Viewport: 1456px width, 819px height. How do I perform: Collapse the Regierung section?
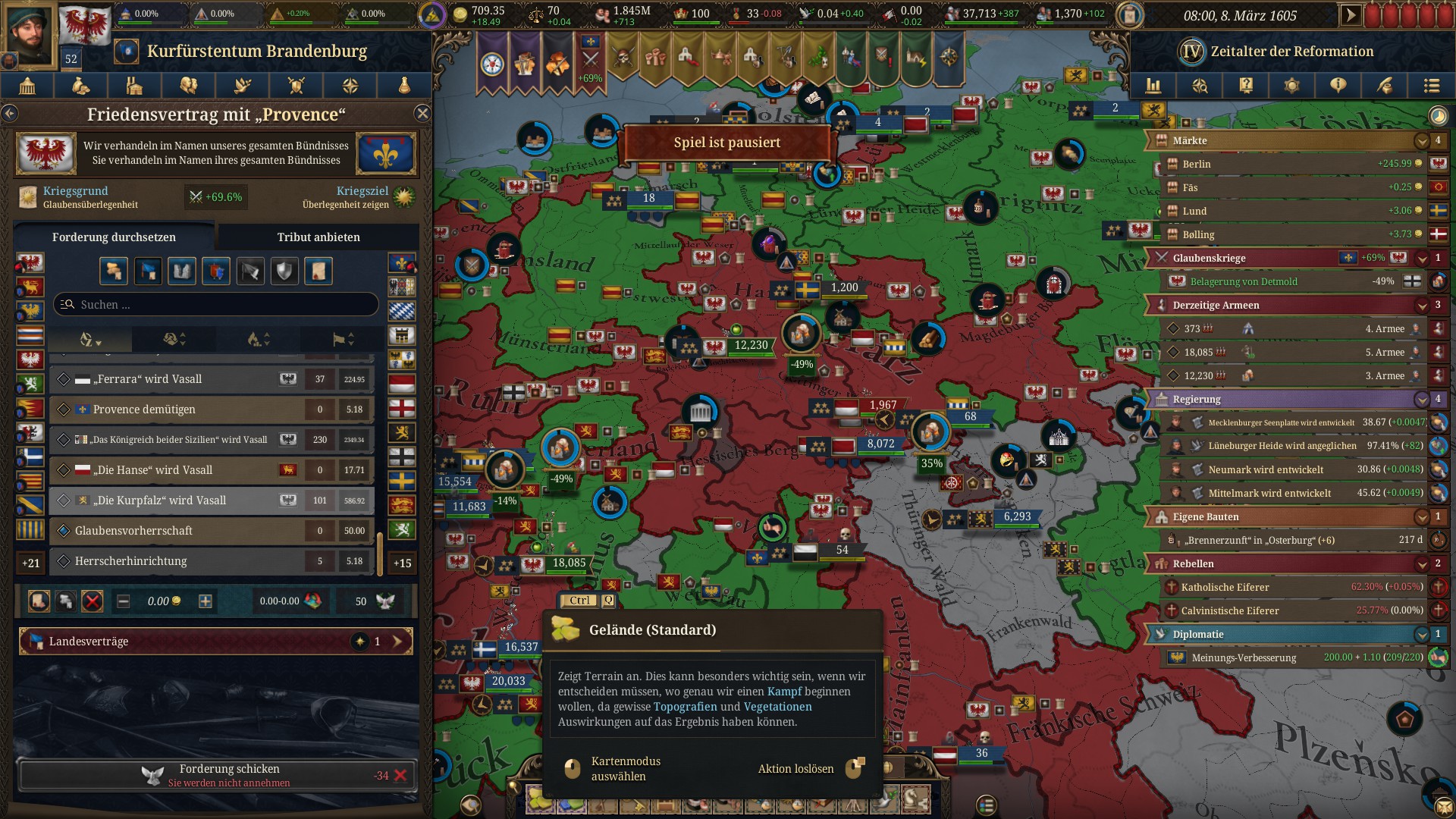point(1421,399)
